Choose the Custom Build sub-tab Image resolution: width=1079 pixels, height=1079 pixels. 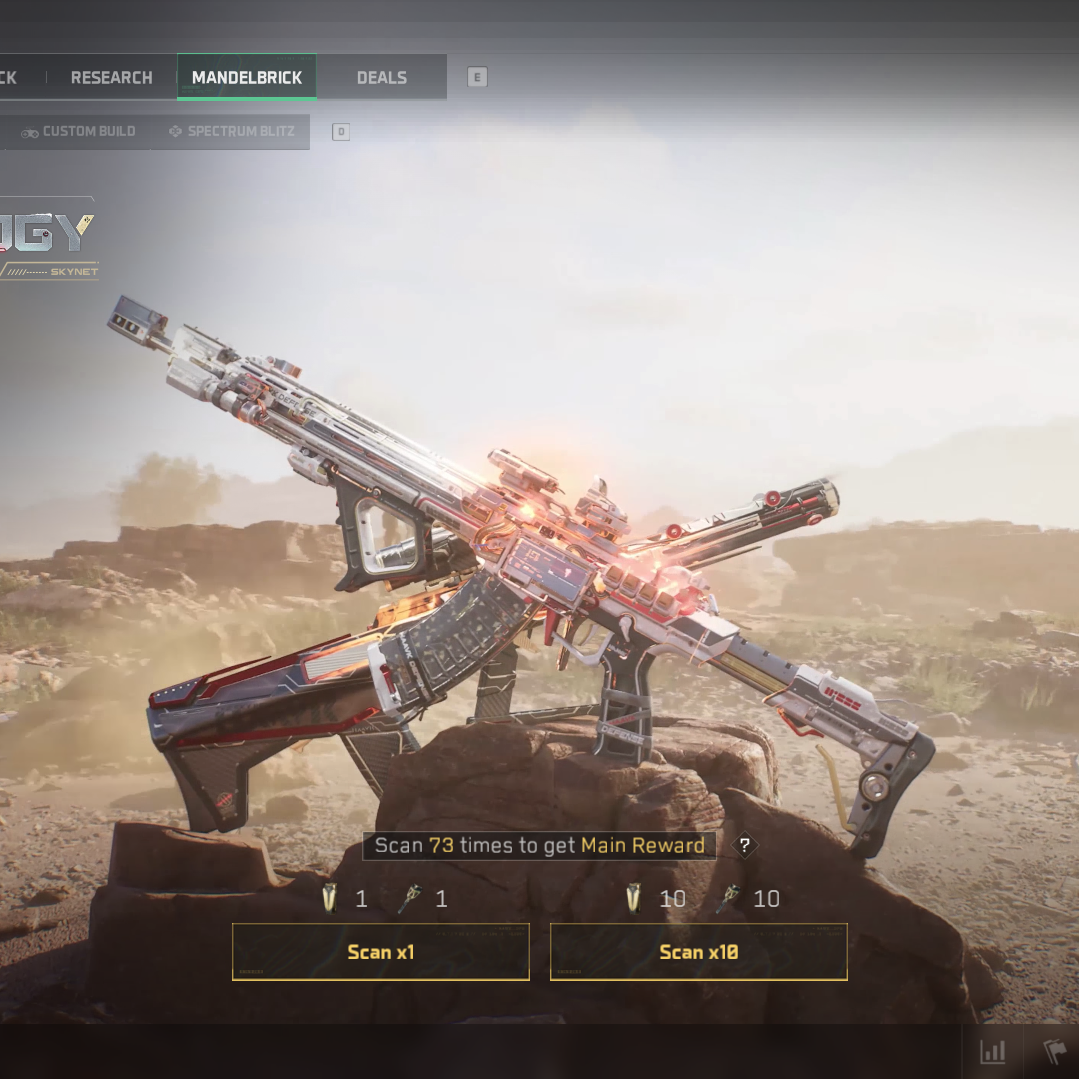click(x=79, y=132)
